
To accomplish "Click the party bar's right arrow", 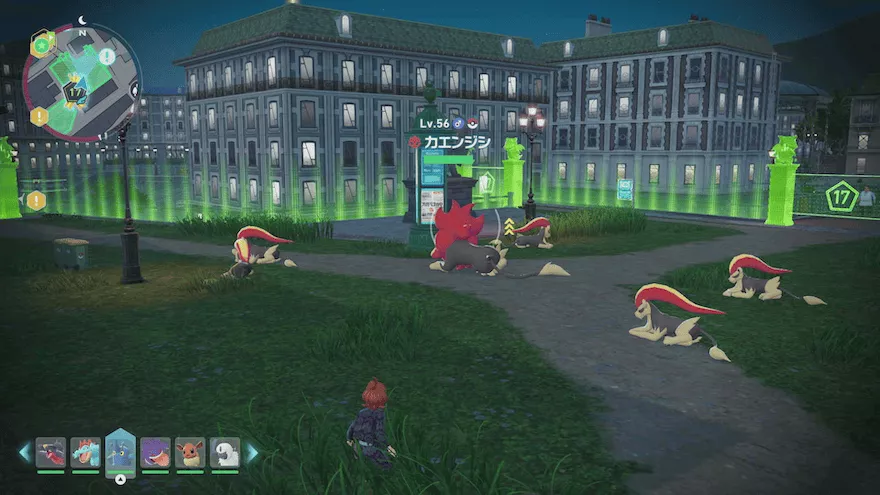I will [252, 453].
